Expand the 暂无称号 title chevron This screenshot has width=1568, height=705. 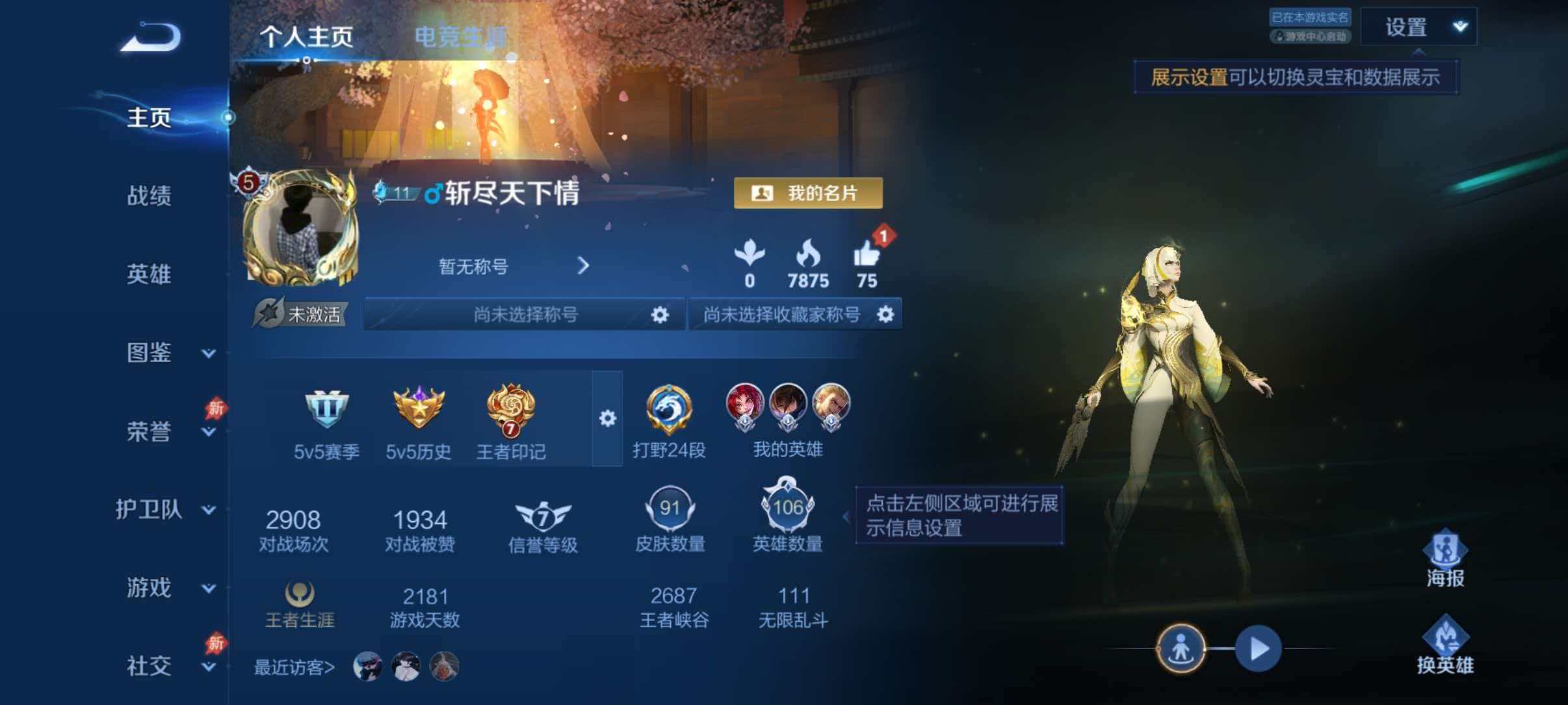(x=584, y=267)
